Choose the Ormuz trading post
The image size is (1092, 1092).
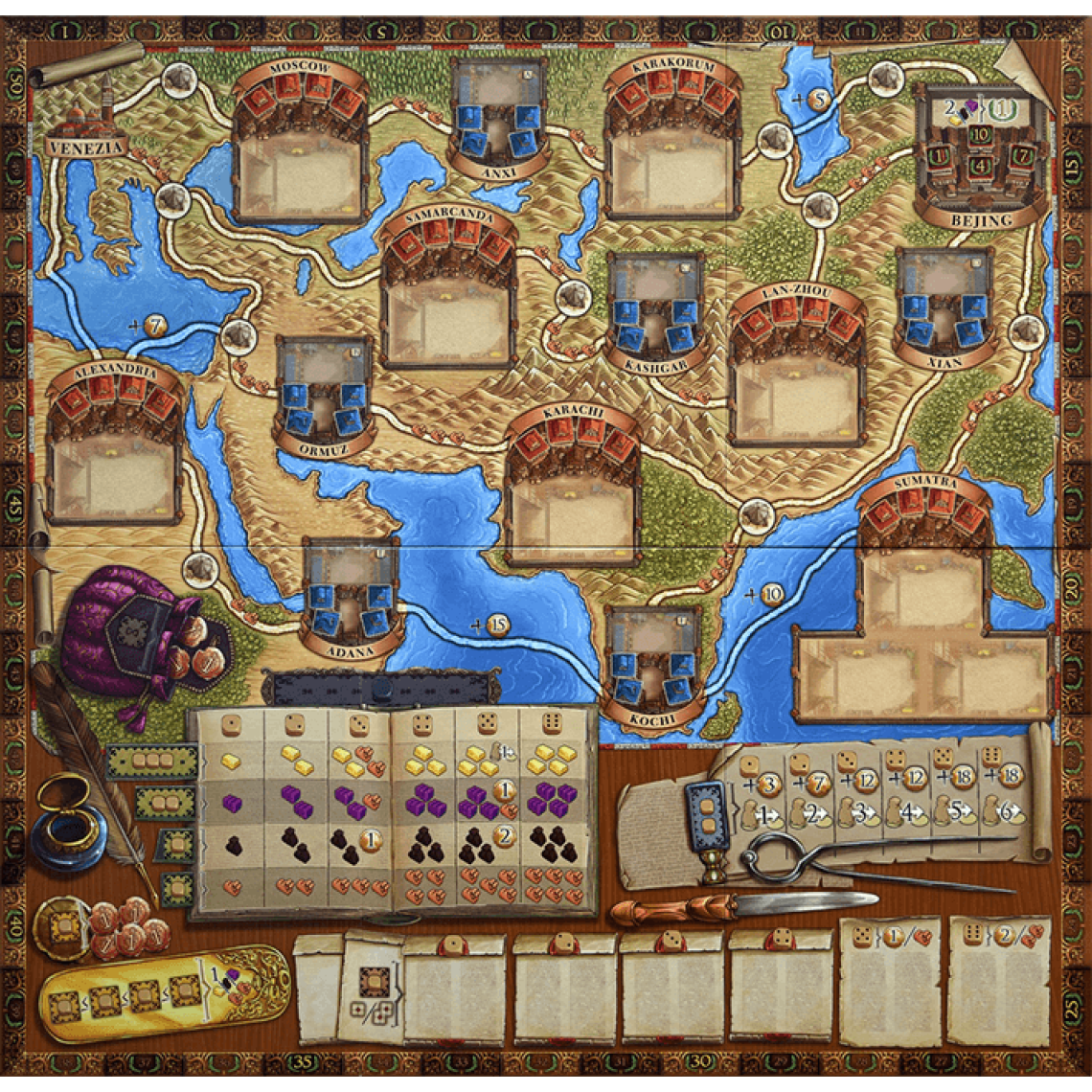pyautogui.click(x=324, y=393)
